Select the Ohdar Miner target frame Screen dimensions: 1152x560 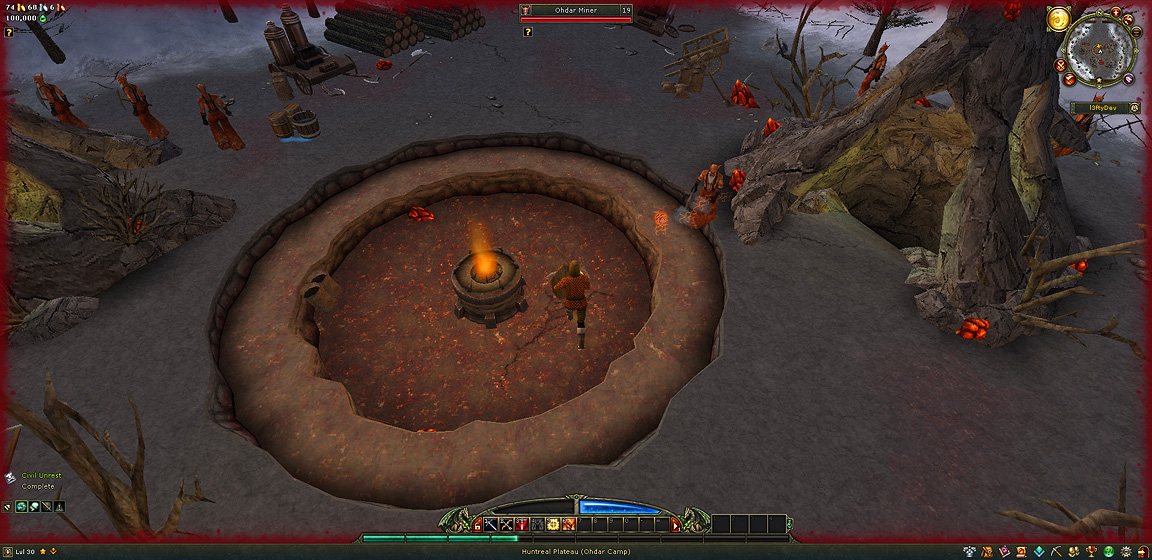576,11
